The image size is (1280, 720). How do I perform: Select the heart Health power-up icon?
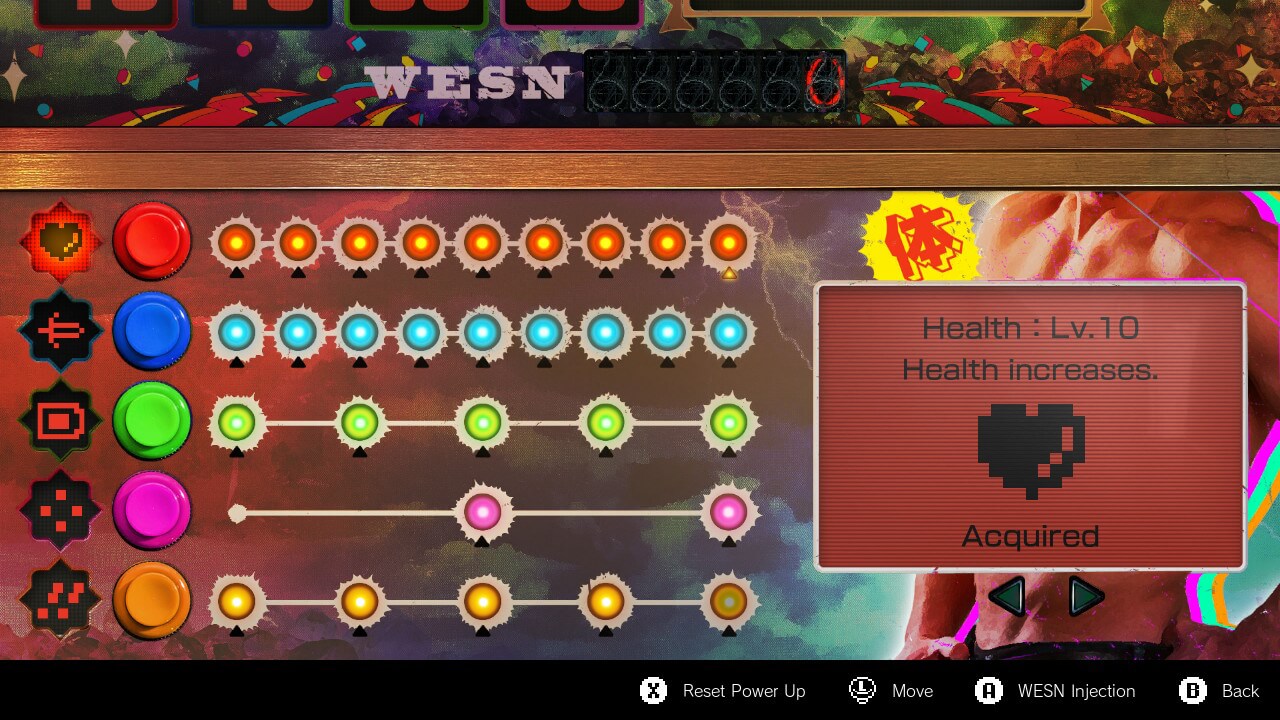pos(60,240)
